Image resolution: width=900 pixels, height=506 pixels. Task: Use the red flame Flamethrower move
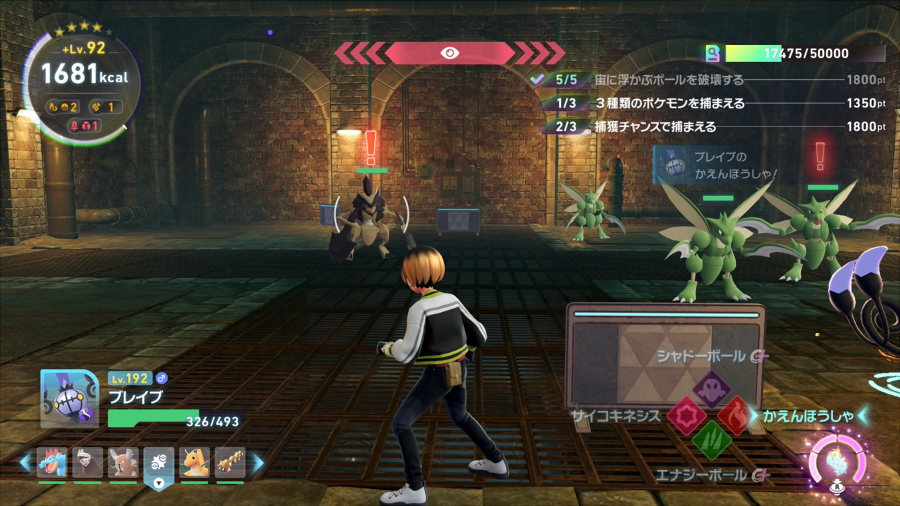(738, 415)
